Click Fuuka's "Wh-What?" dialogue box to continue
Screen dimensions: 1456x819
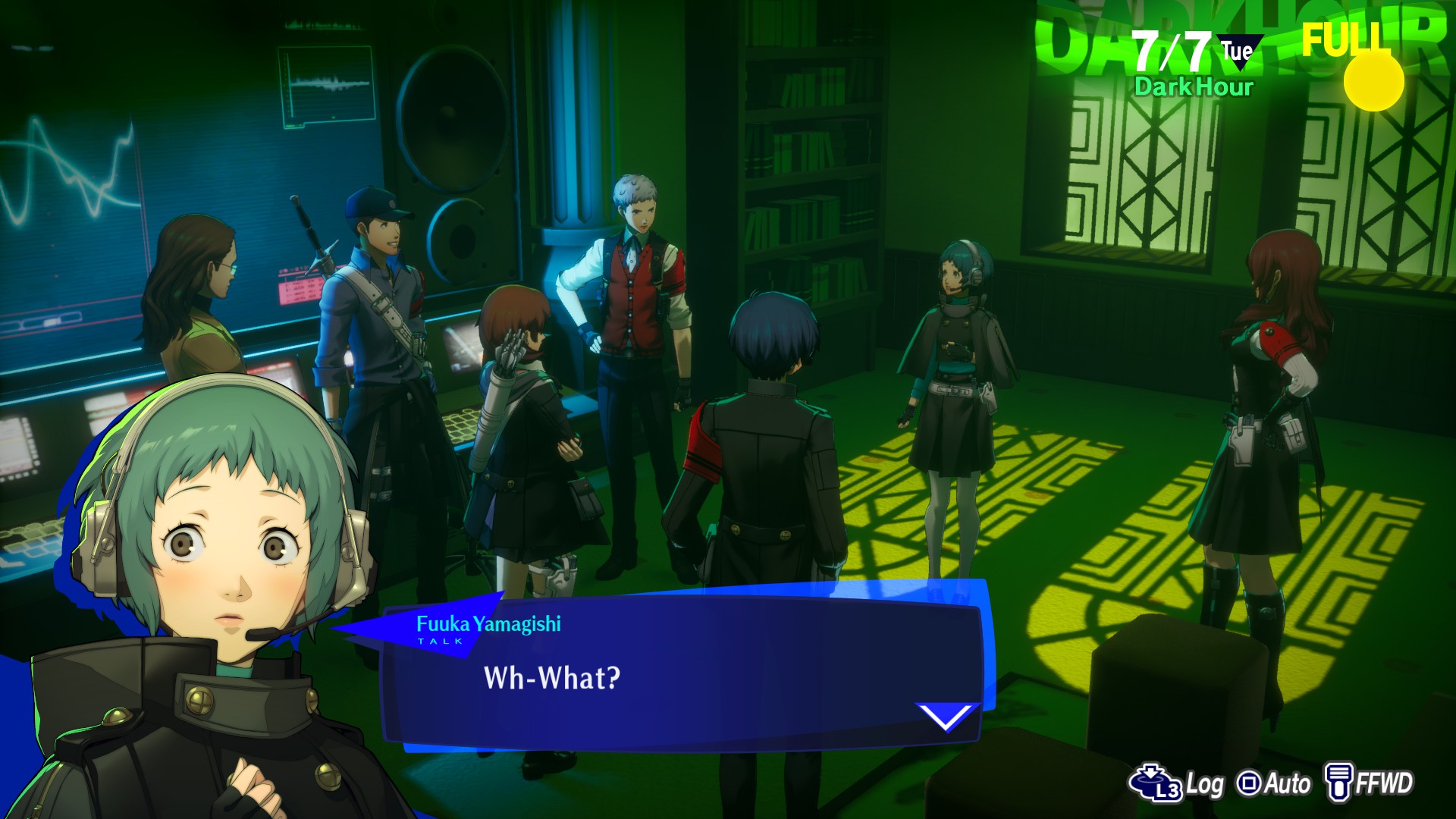click(x=682, y=675)
